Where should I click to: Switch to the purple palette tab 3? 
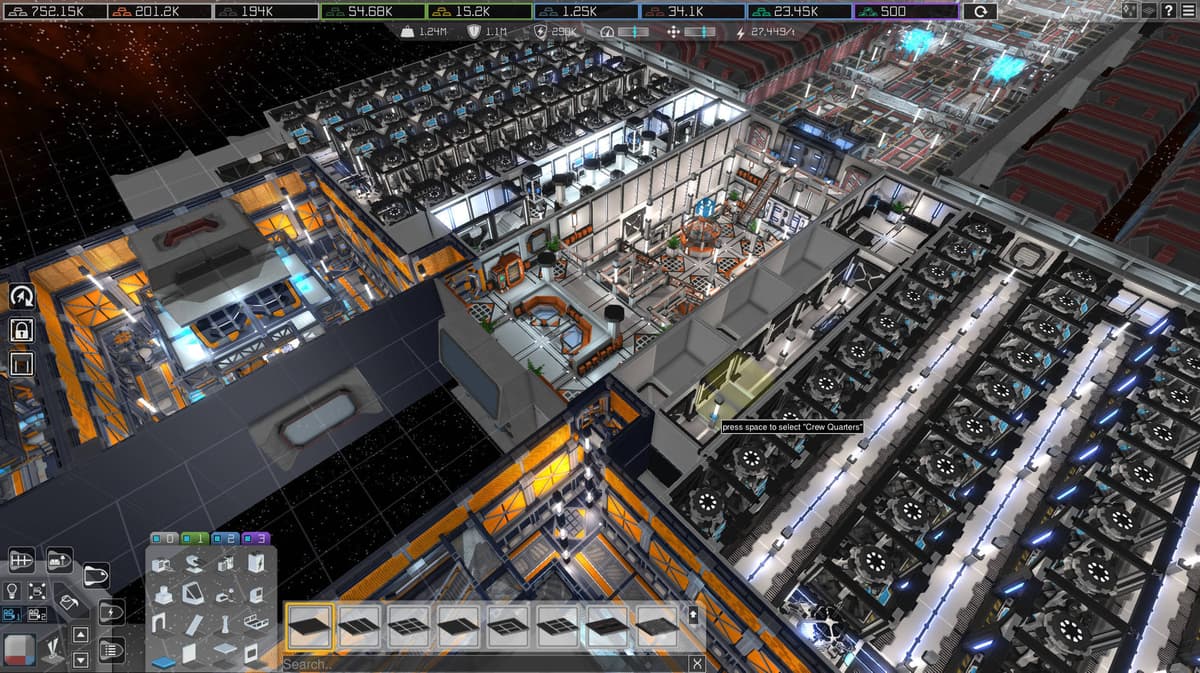tap(256, 538)
